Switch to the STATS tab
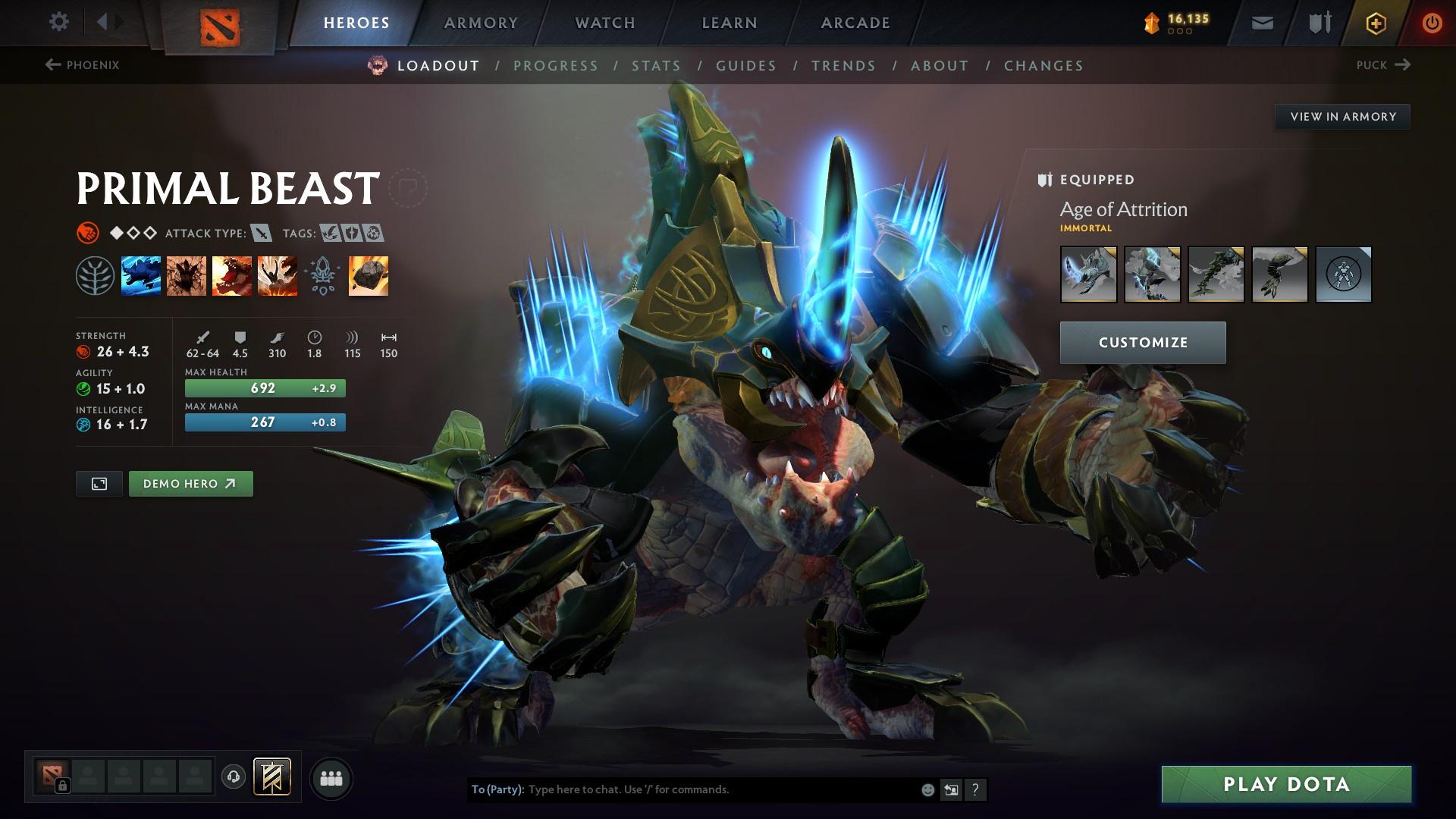The height and width of the screenshot is (819, 1456). coord(657,66)
